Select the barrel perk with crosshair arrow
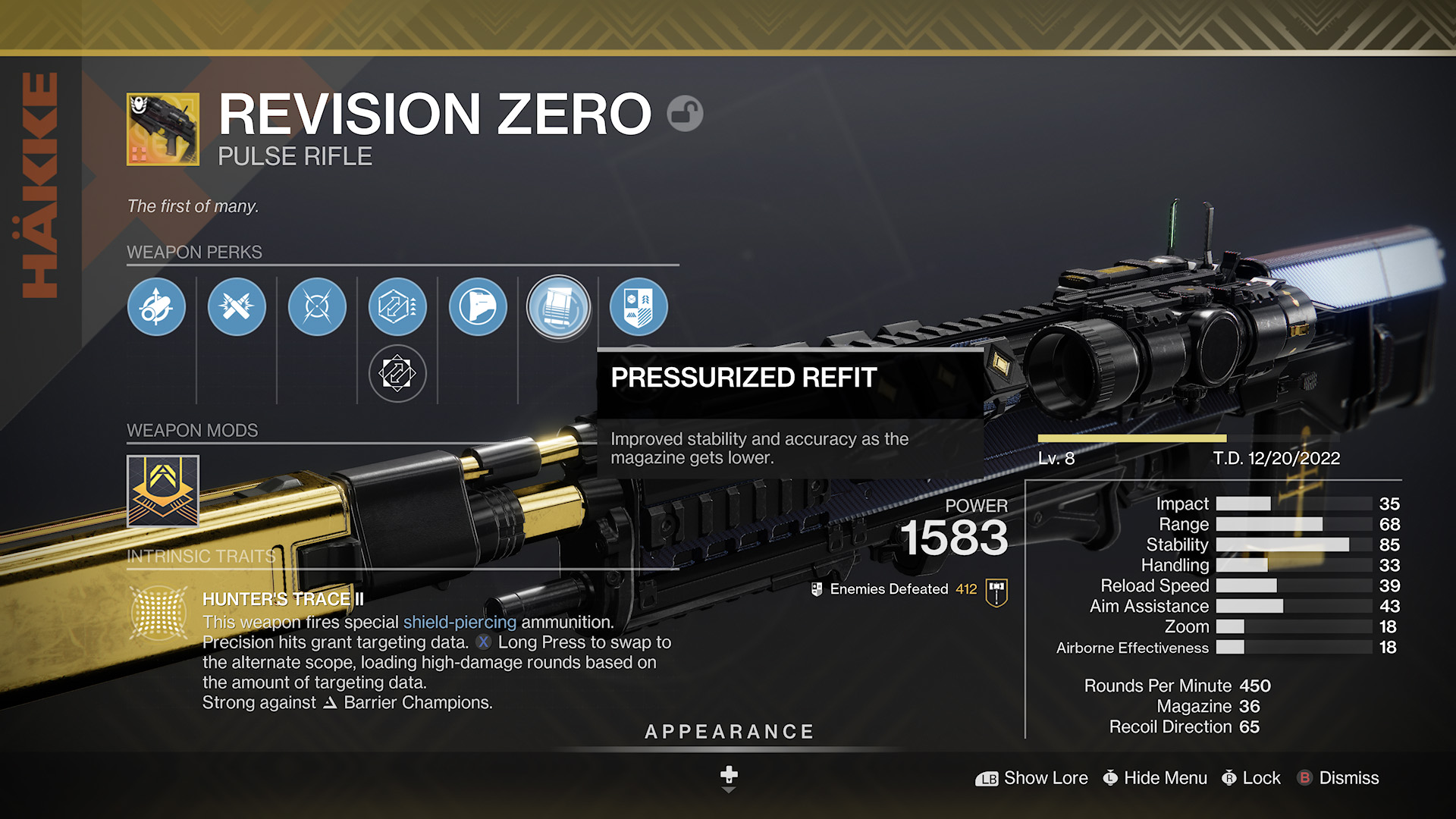Viewport: 1456px width, 819px height. click(156, 307)
